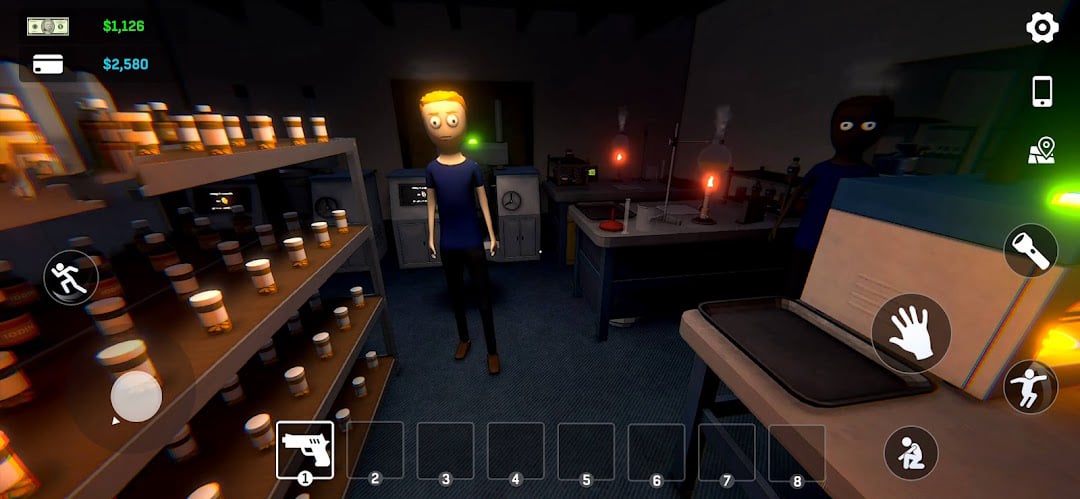Show the map with location pin
This screenshot has width=1080, height=499.
1041,151
